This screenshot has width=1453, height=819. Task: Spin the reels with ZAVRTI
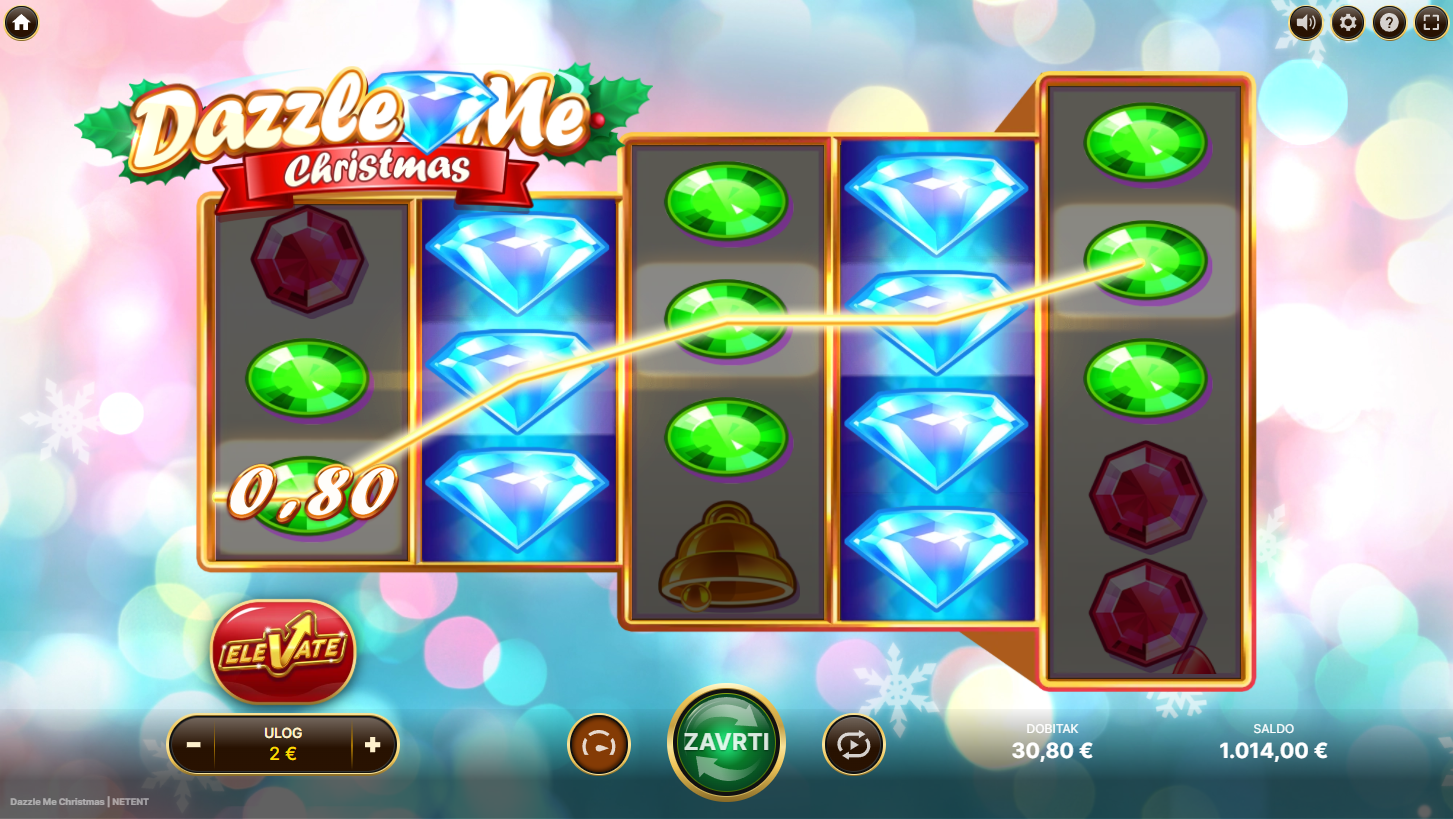coord(726,743)
